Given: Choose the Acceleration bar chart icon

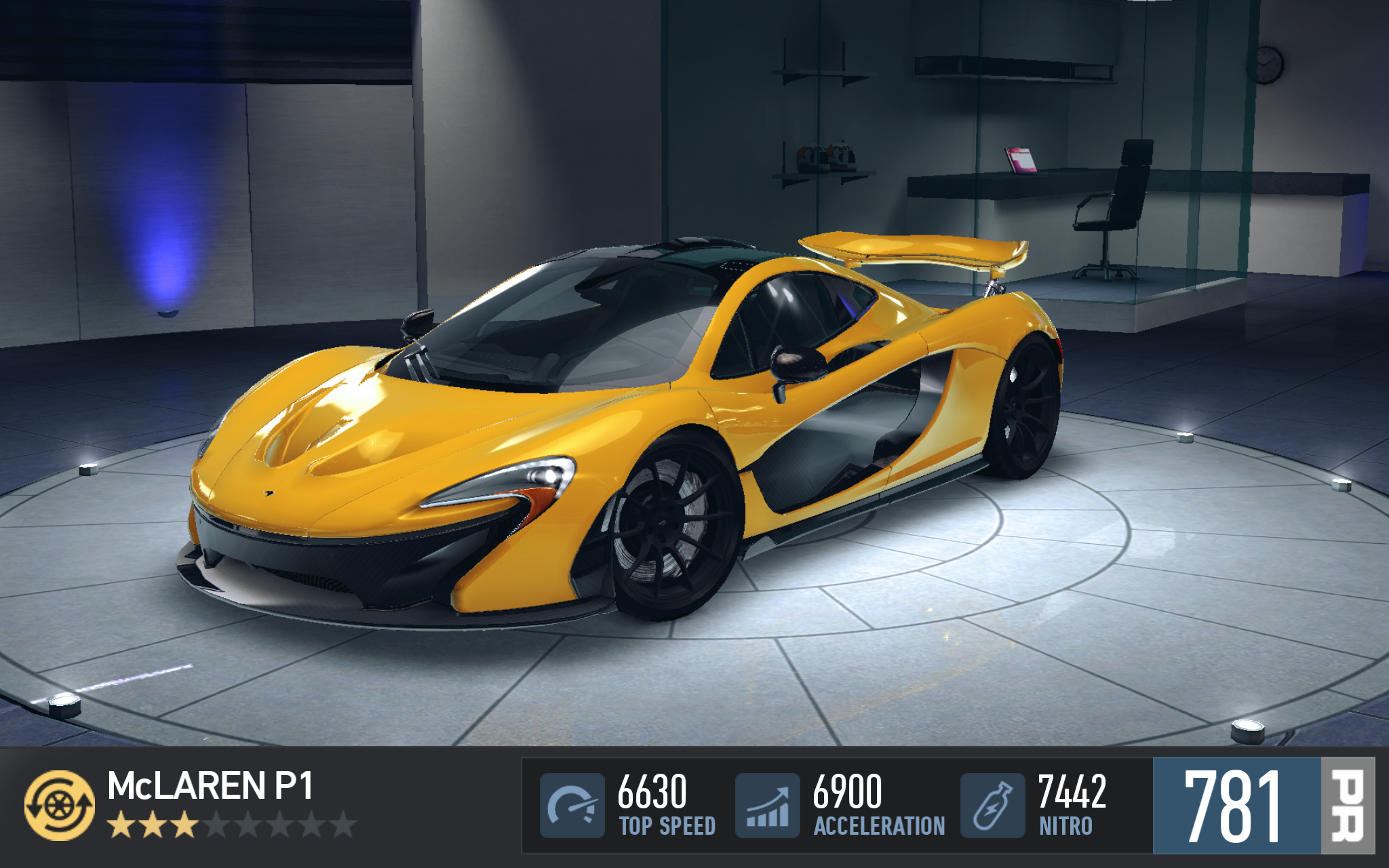Looking at the screenshot, I should (768, 805).
